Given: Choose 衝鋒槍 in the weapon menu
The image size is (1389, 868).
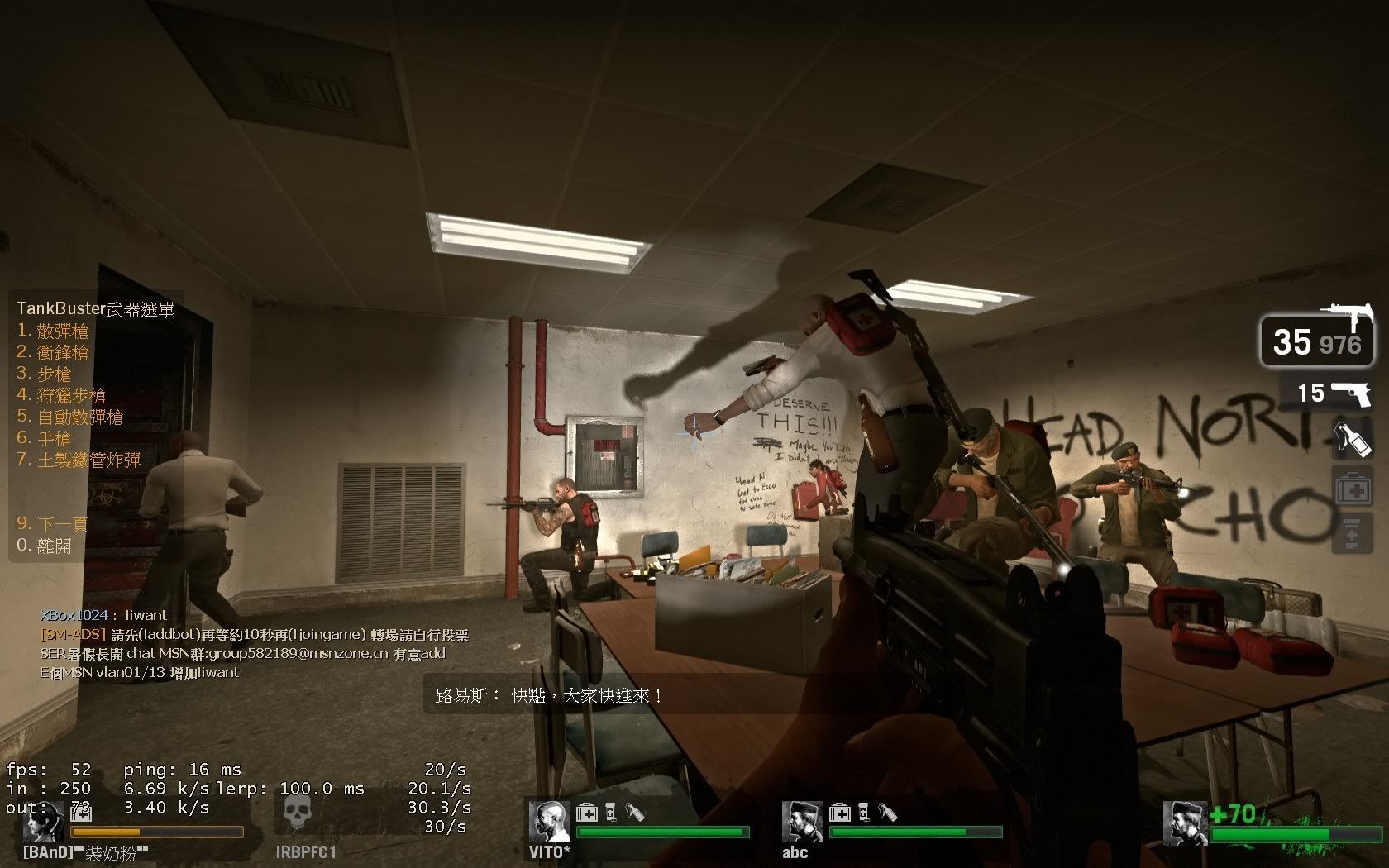Looking at the screenshot, I should (54, 353).
